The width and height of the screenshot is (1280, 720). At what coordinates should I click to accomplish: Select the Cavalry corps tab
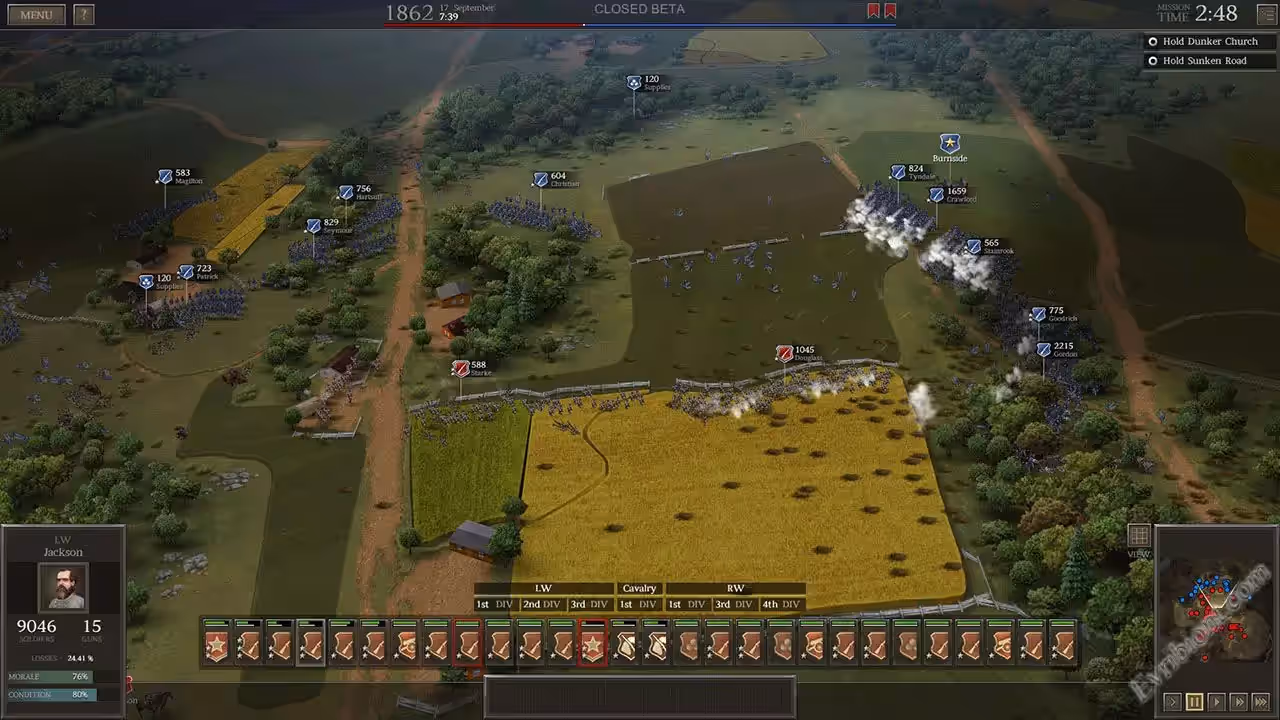(639, 589)
